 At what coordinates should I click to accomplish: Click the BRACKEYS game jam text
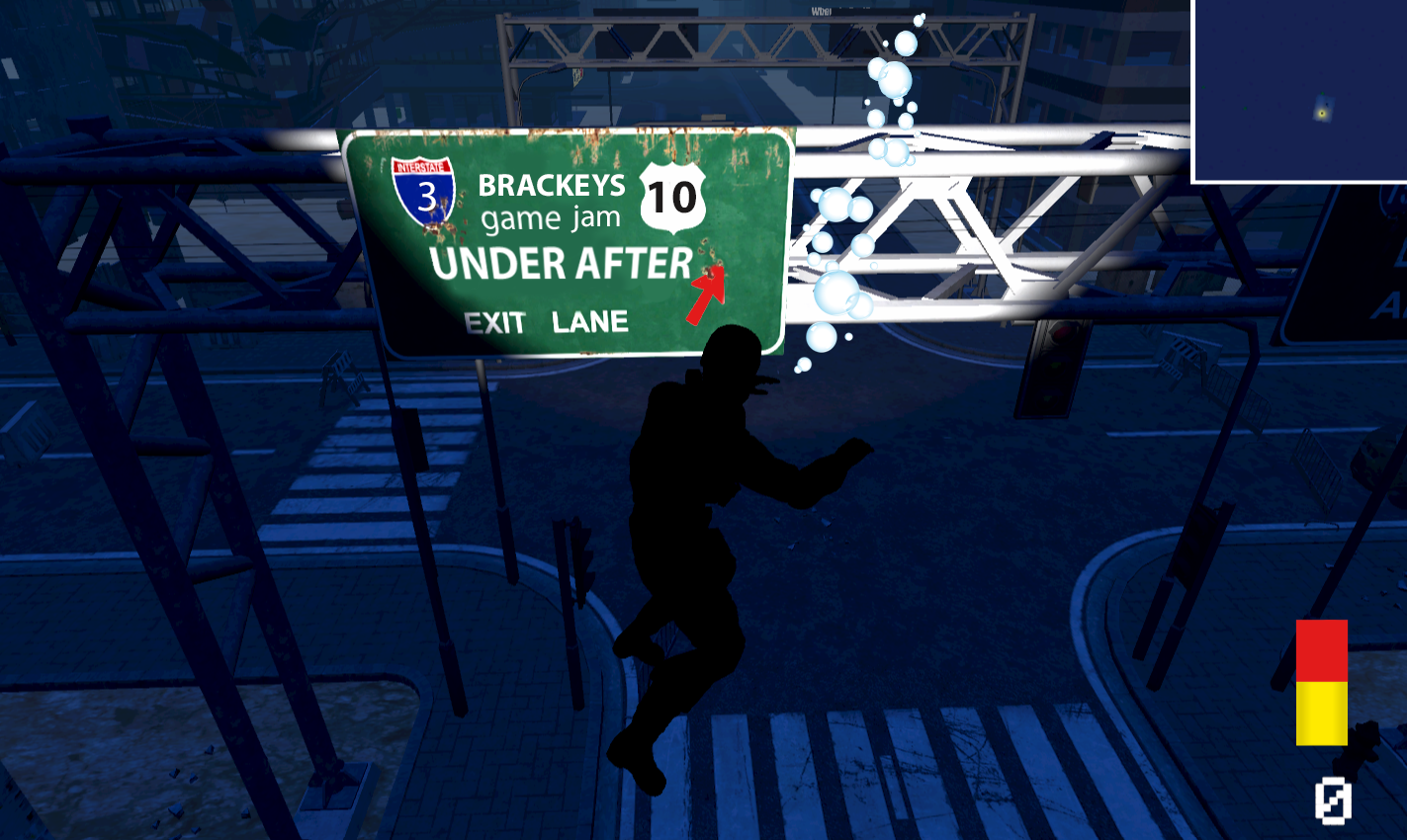[x=550, y=203]
